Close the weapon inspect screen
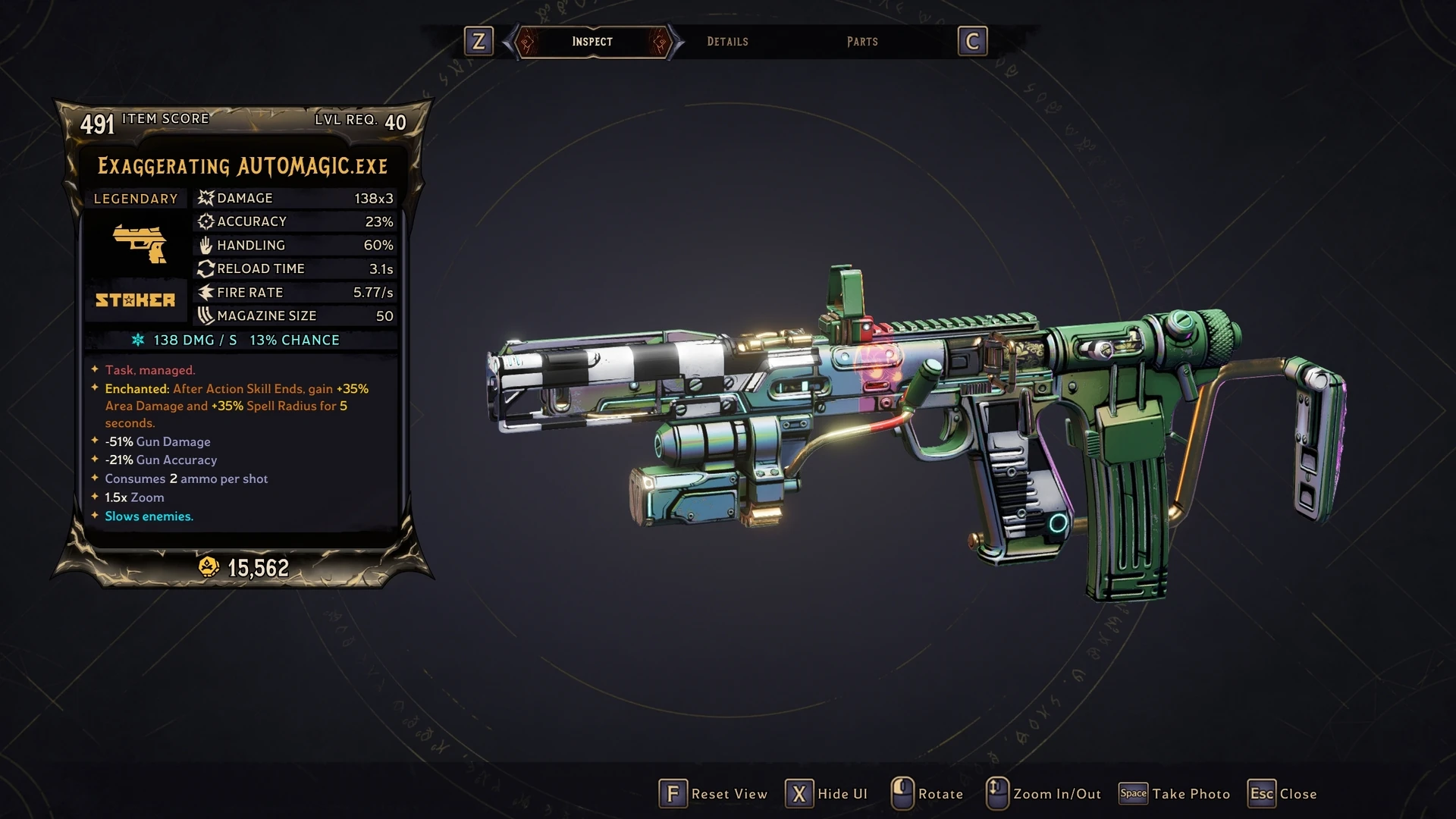 click(x=1283, y=794)
